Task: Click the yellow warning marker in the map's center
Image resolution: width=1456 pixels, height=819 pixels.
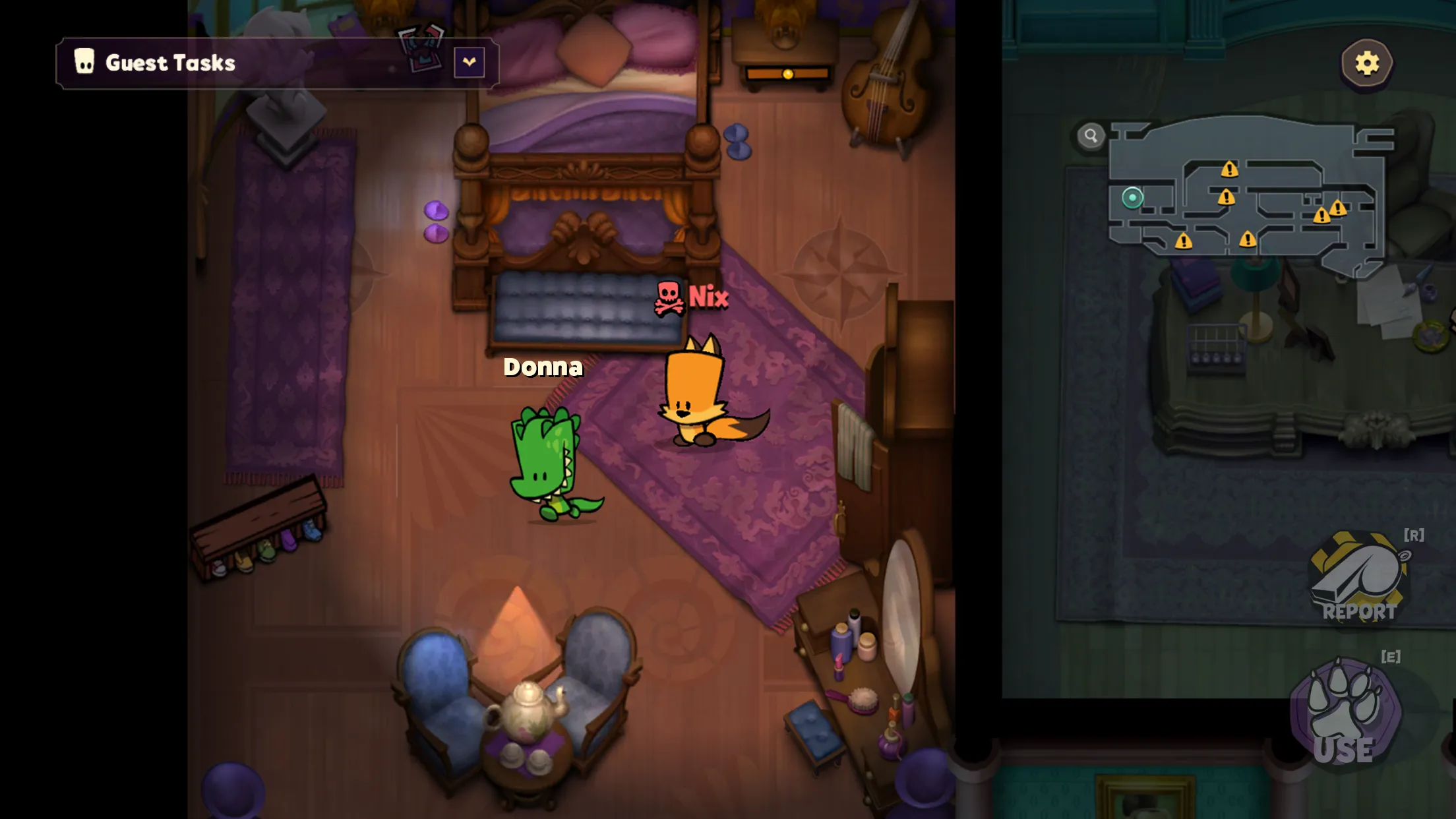Action: pos(1227,198)
